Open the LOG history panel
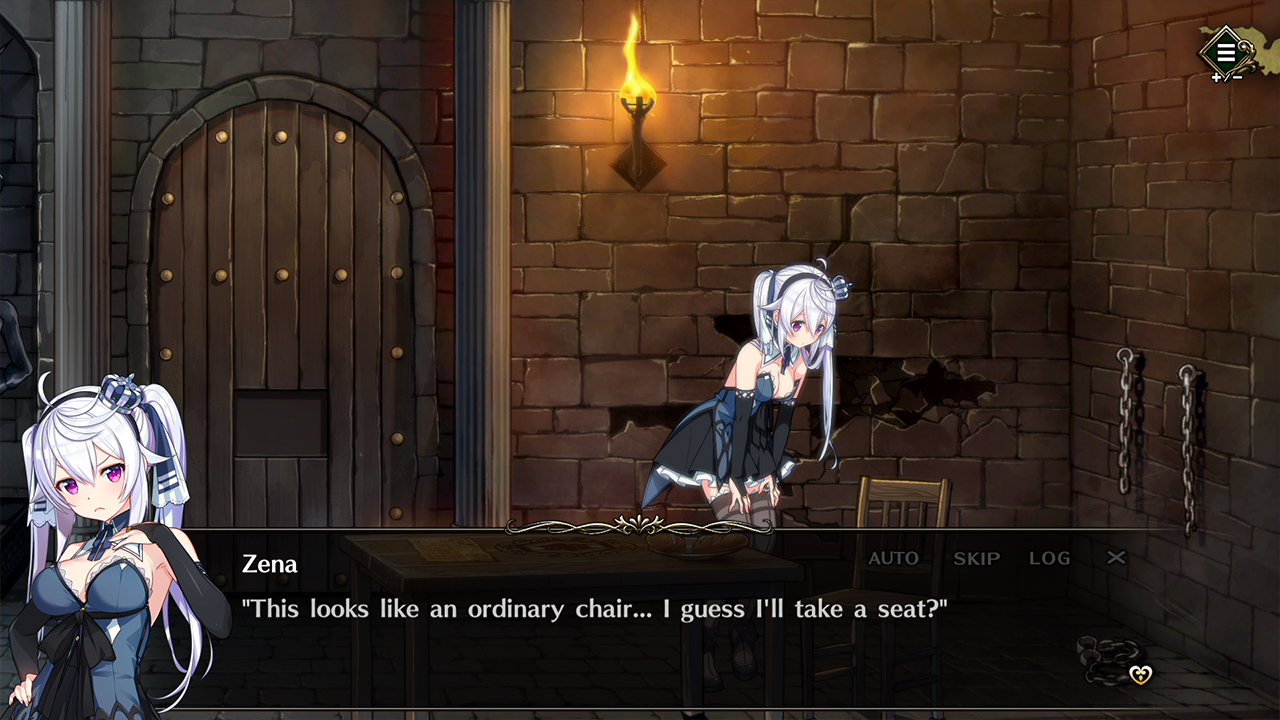Image resolution: width=1280 pixels, height=720 pixels. pos(1049,559)
